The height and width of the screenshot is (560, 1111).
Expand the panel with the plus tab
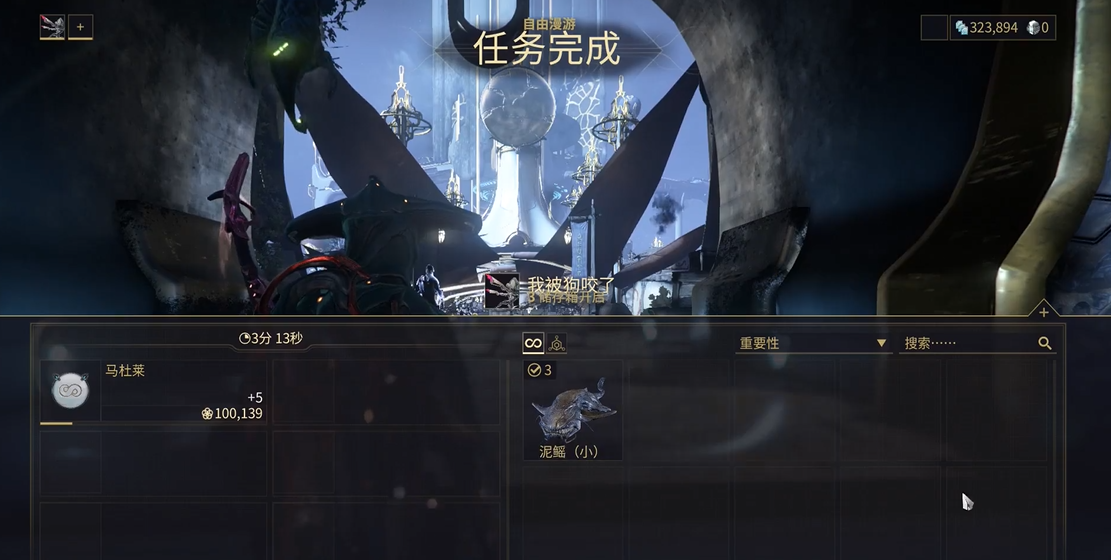[1043, 312]
